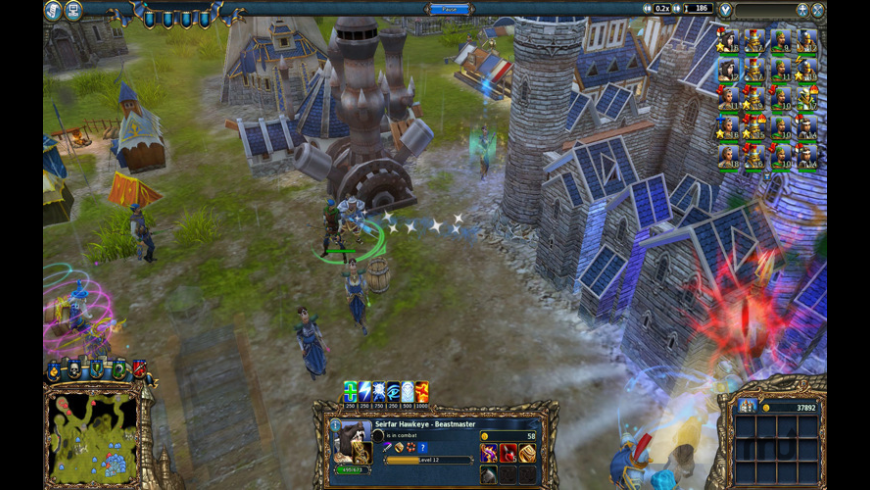
Task: Select the first hero portrait in the party list
Action: 729,41
